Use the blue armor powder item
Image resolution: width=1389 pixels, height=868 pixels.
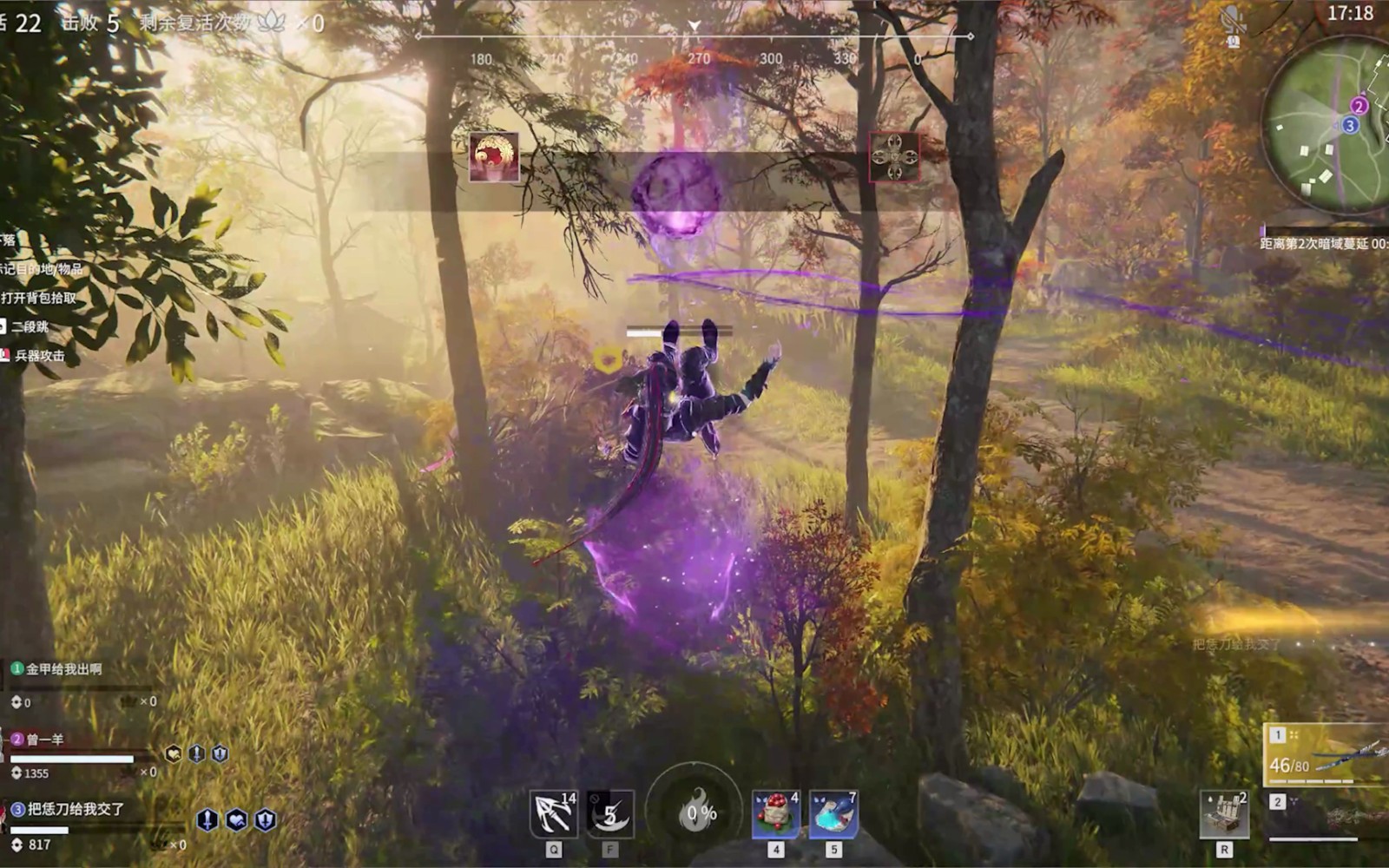click(x=833, y=814)
